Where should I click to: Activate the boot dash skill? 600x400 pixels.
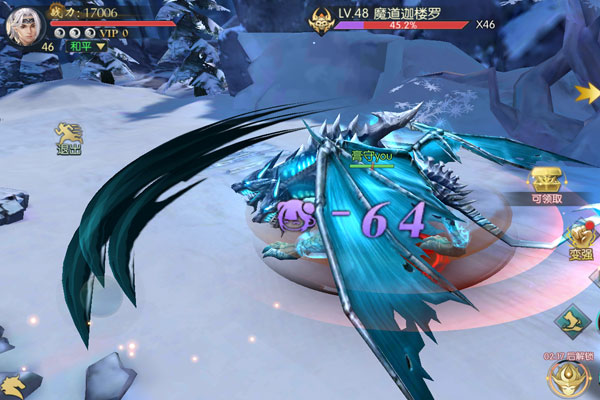pos(570,322)
